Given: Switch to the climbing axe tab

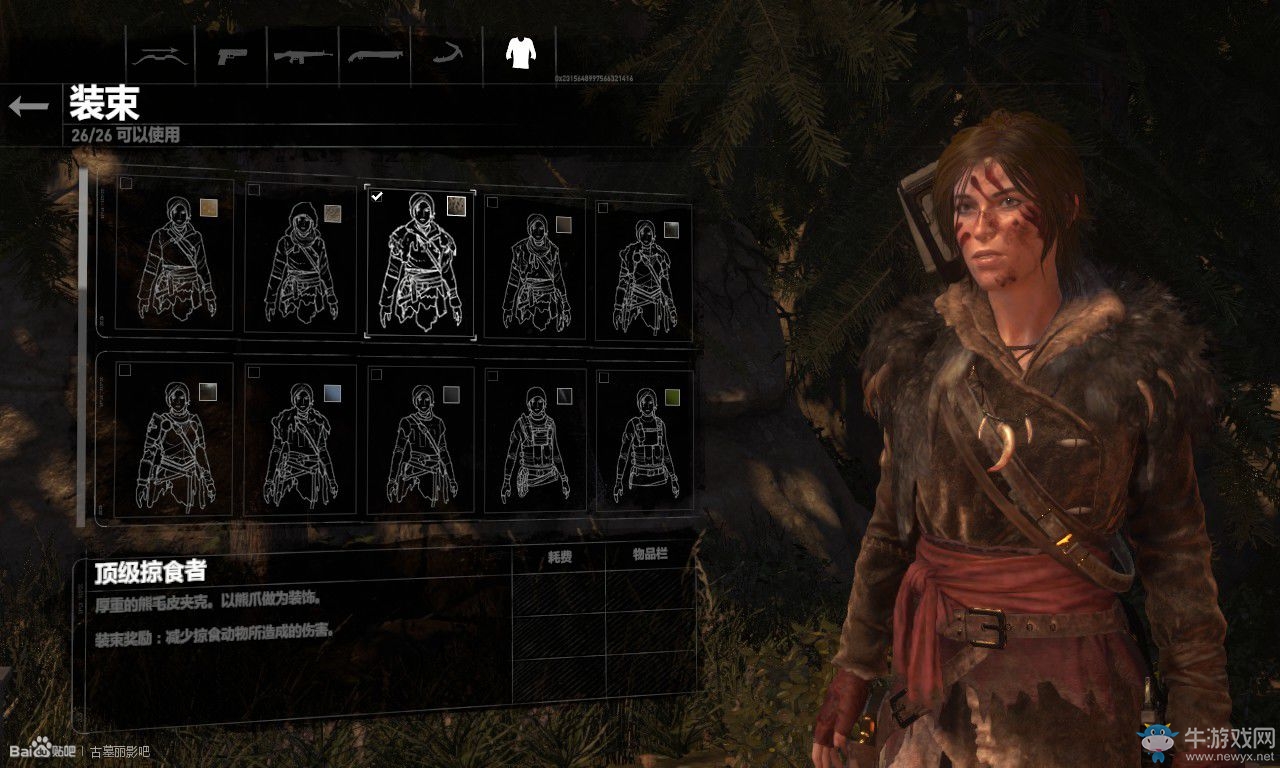Looking at the screenshot, I should tap(446, 55).
